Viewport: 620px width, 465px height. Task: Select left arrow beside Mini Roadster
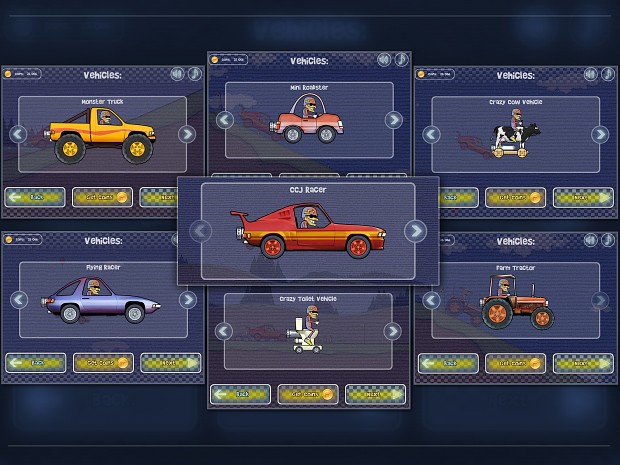click(225, 120)
